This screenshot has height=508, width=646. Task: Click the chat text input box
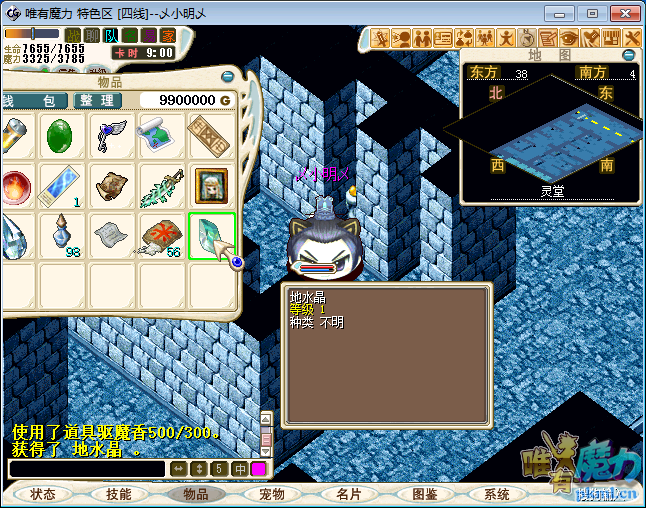[x=86, y=469]
